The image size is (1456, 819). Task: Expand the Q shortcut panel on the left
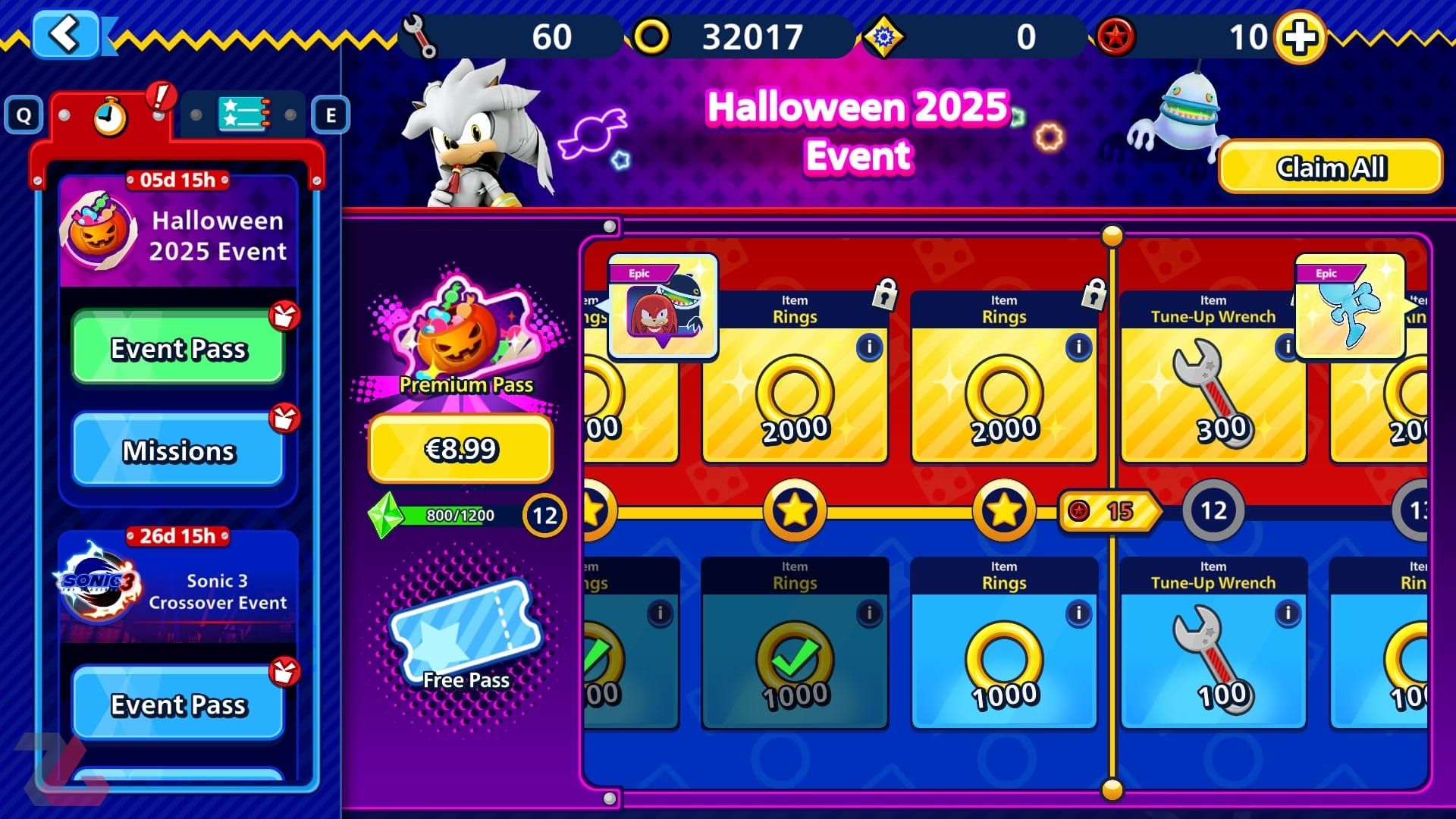coord(25,115)
